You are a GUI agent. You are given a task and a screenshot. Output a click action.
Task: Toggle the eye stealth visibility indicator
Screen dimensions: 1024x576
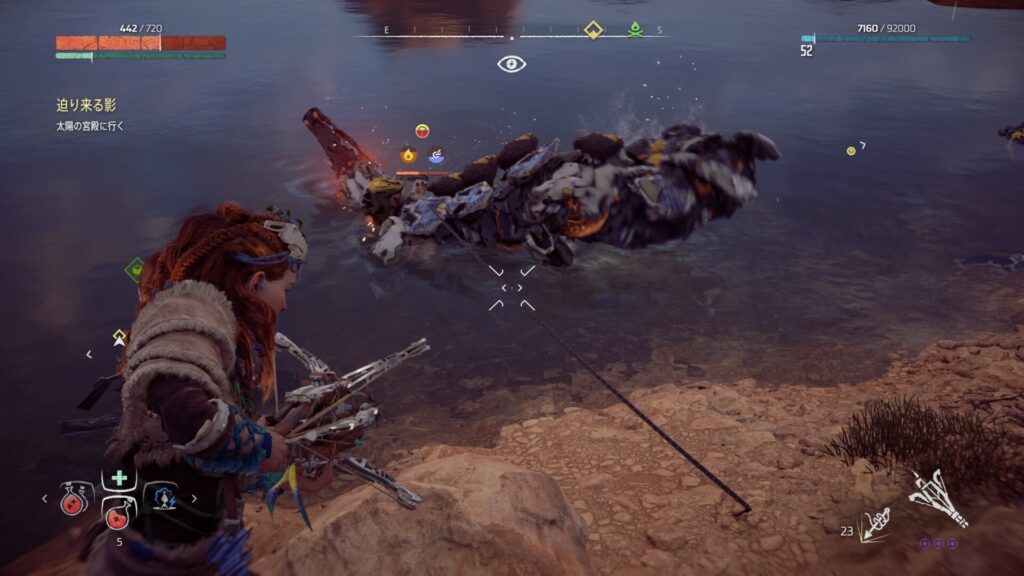tap(511, 64)
